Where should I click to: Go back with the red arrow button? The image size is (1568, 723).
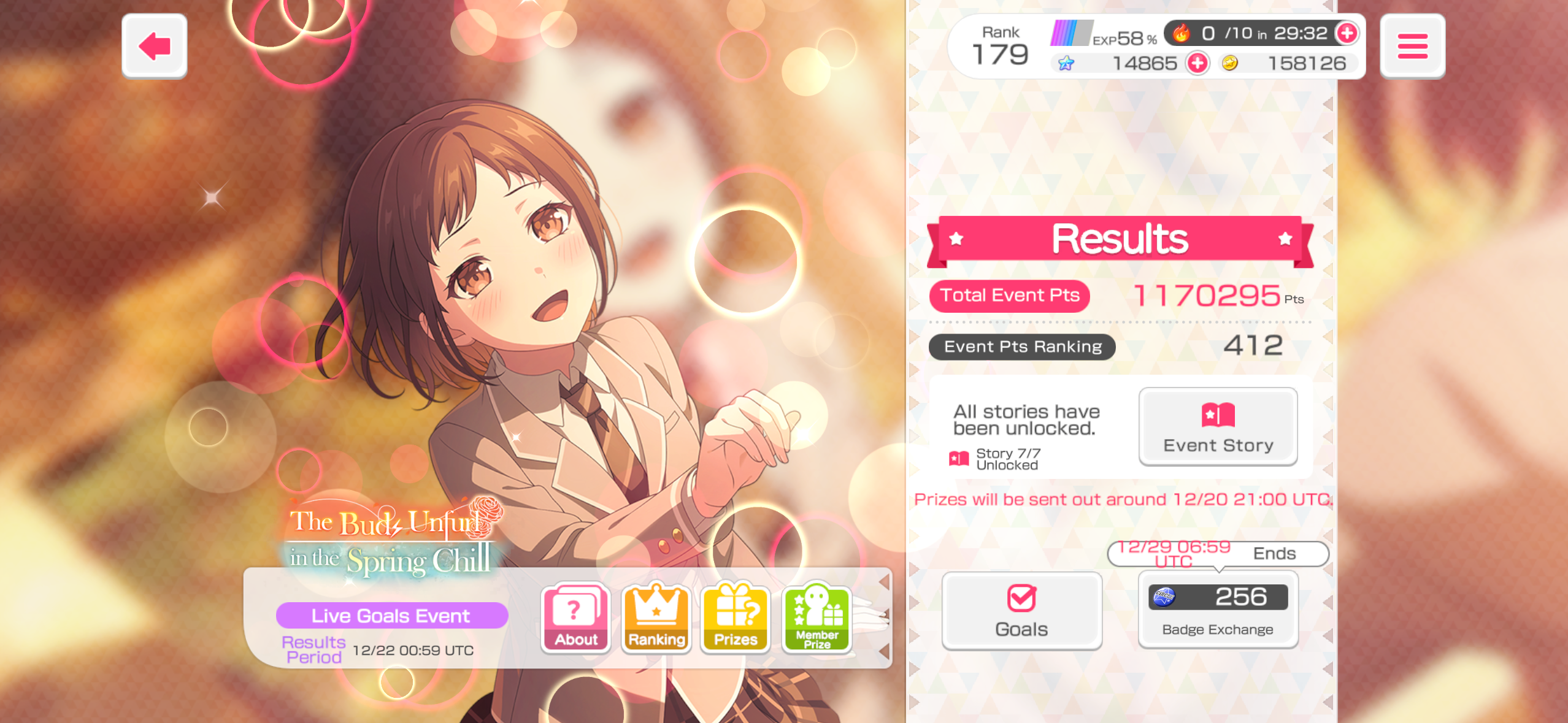point(154,47)
